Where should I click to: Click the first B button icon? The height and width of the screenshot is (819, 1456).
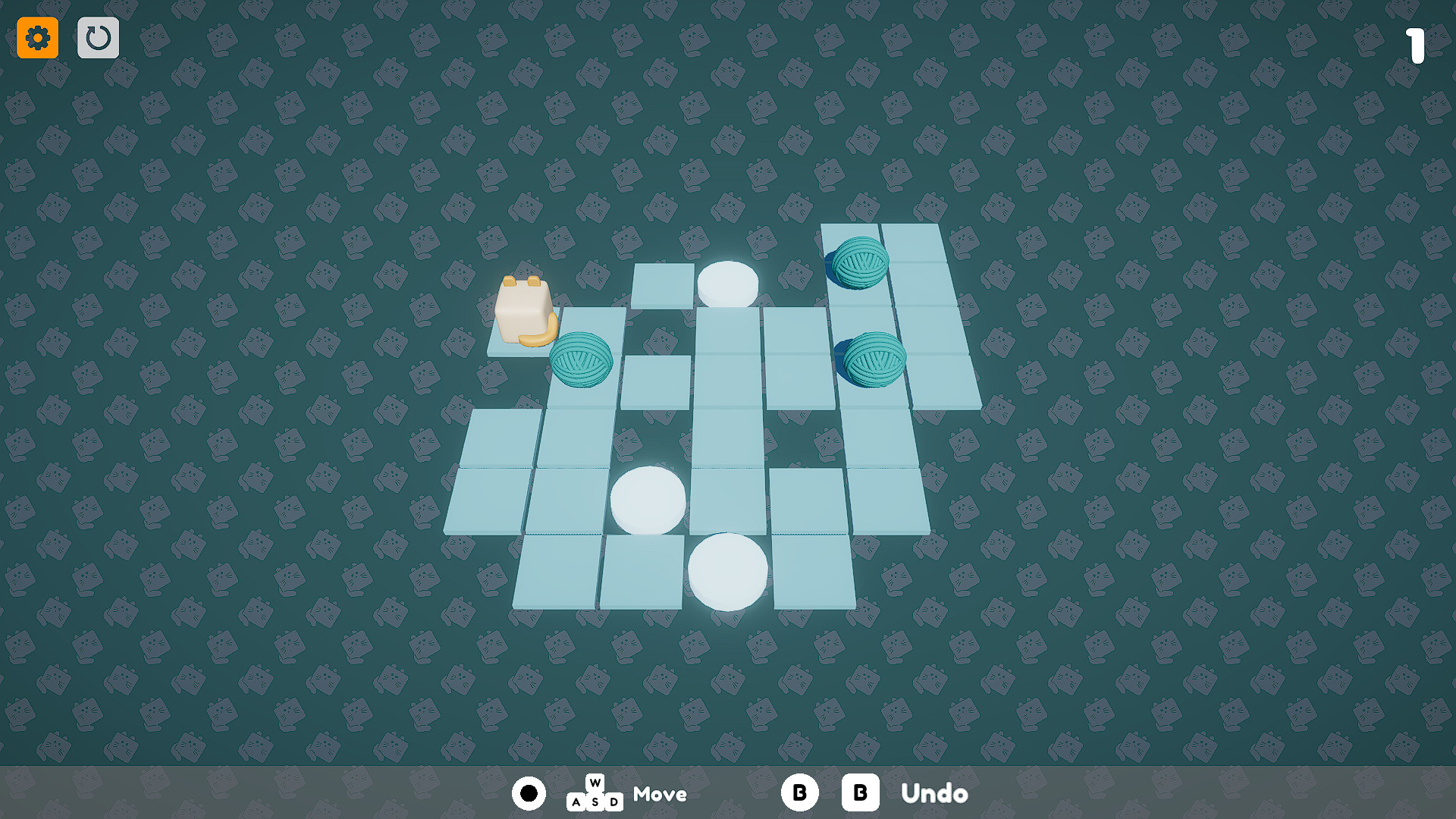[799, 793]
